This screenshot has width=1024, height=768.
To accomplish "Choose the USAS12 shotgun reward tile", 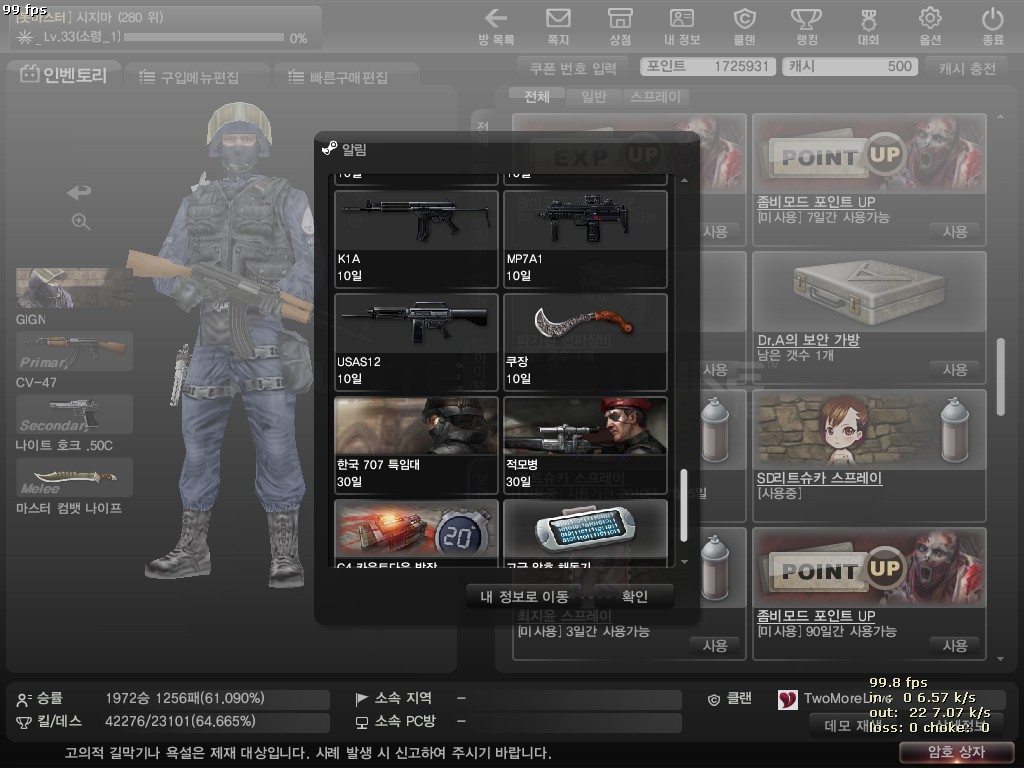I will click(x=416, y=341).
